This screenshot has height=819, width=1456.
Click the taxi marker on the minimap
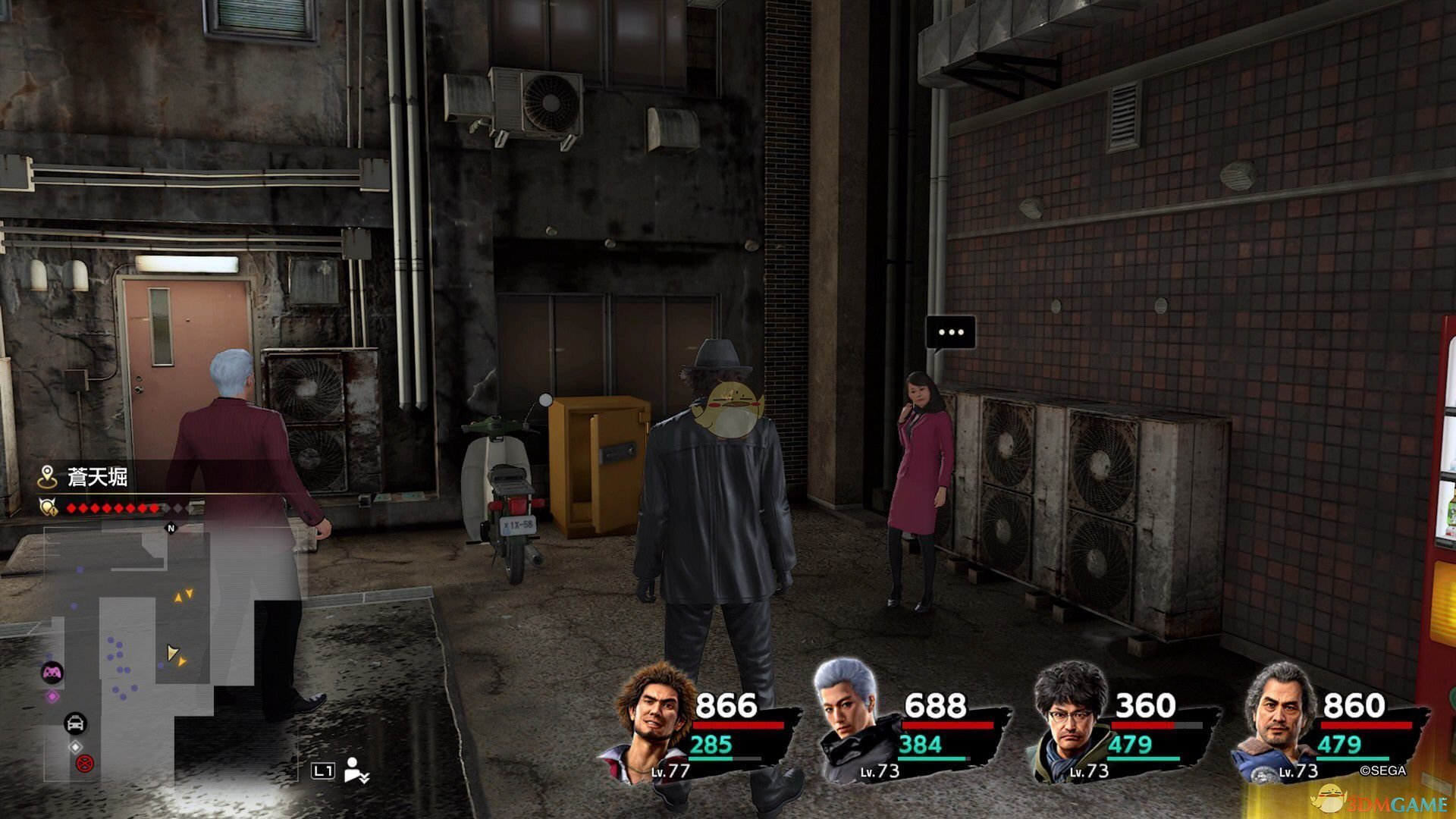pos(75,723)
